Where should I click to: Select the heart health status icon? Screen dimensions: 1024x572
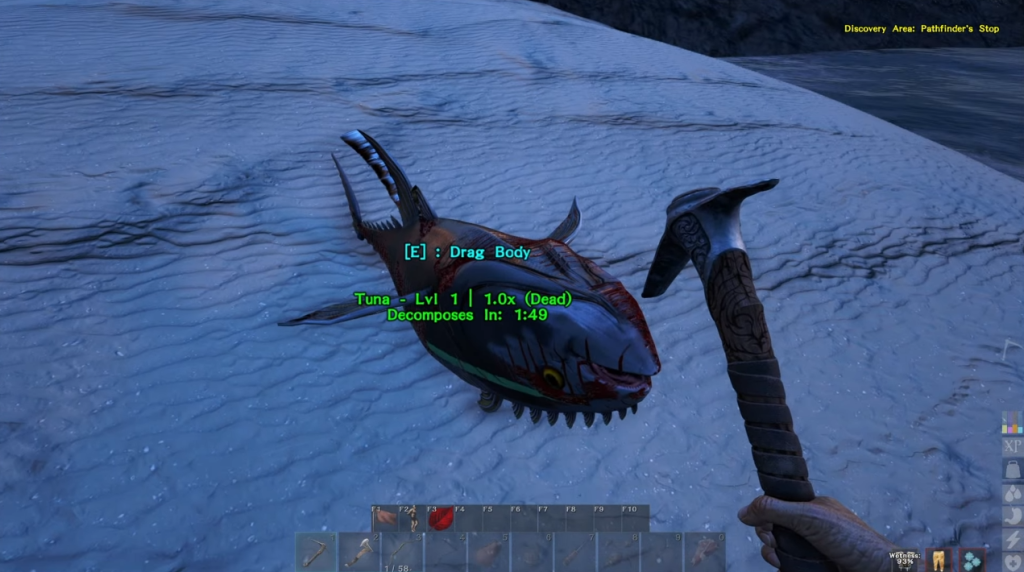coord(1012,563)
